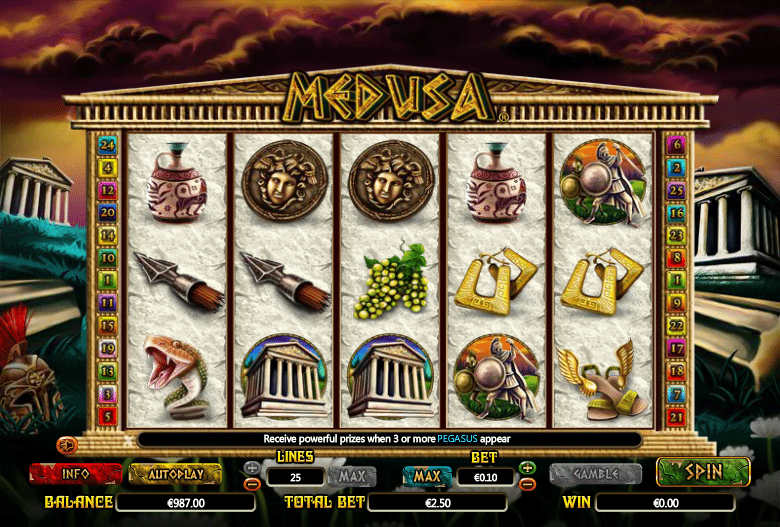
Task: Spin the reels
Action: point(703,472)
